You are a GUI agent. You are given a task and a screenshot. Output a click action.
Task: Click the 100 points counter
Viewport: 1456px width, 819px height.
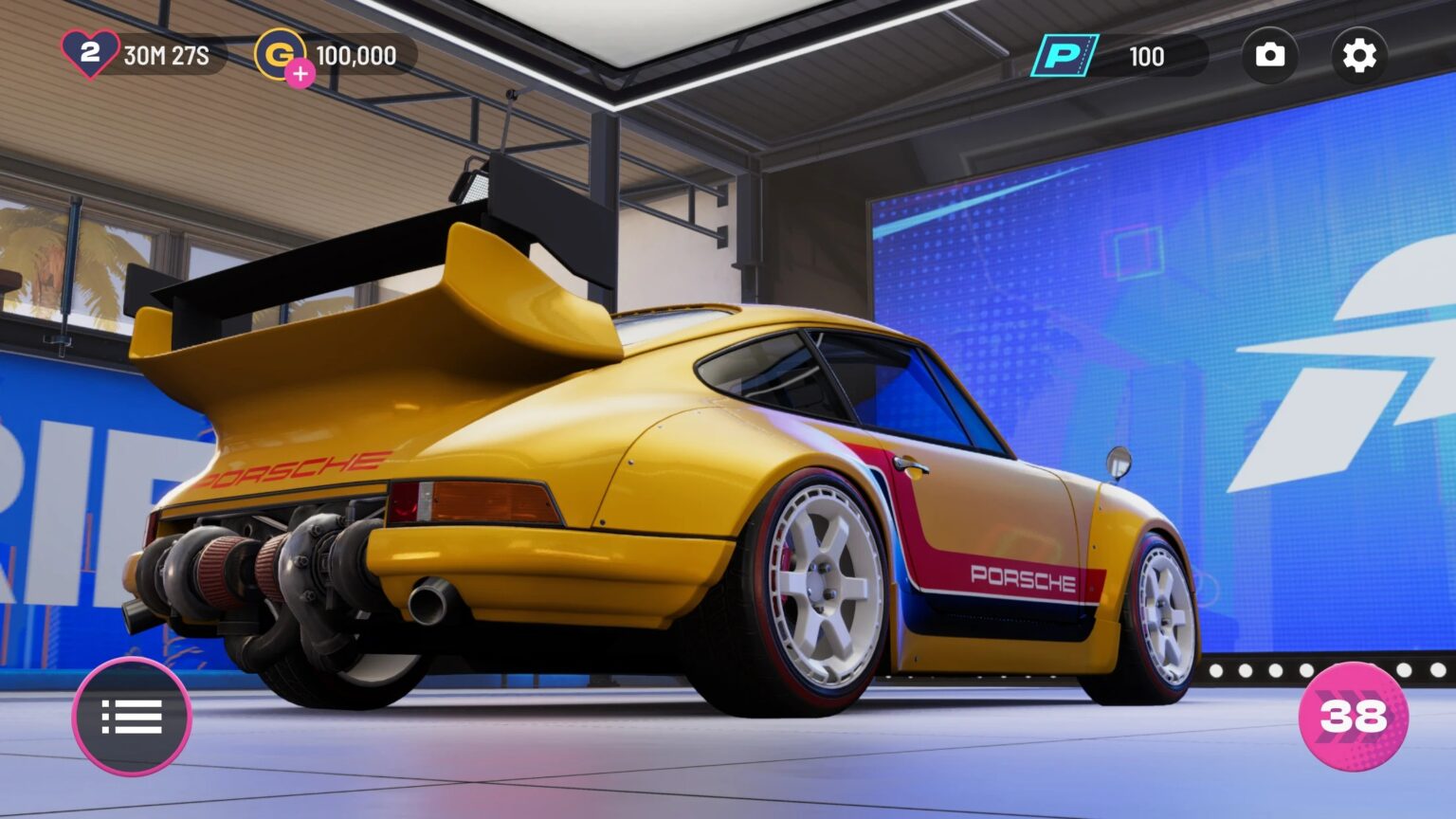coord(1148,57)
